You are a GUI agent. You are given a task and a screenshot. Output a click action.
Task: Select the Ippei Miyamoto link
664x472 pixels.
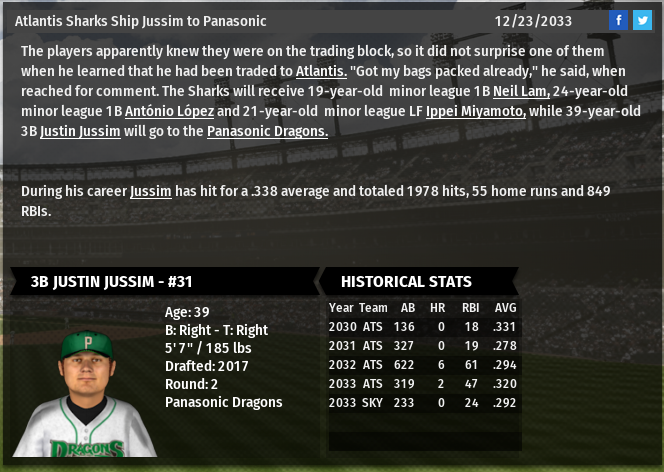coord(475,111)
